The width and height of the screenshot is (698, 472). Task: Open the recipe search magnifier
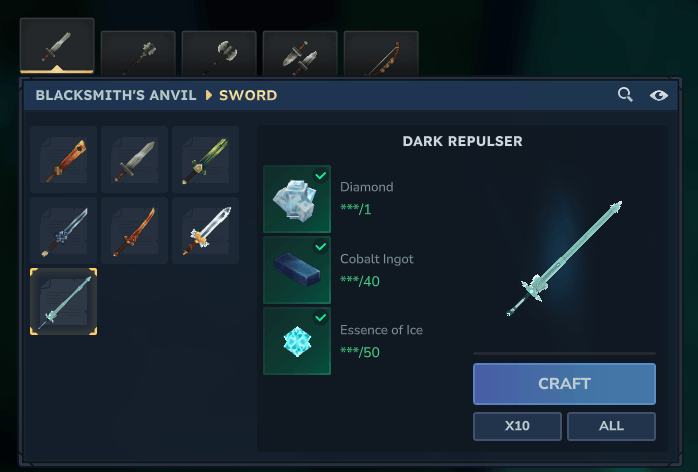[625, 95]
